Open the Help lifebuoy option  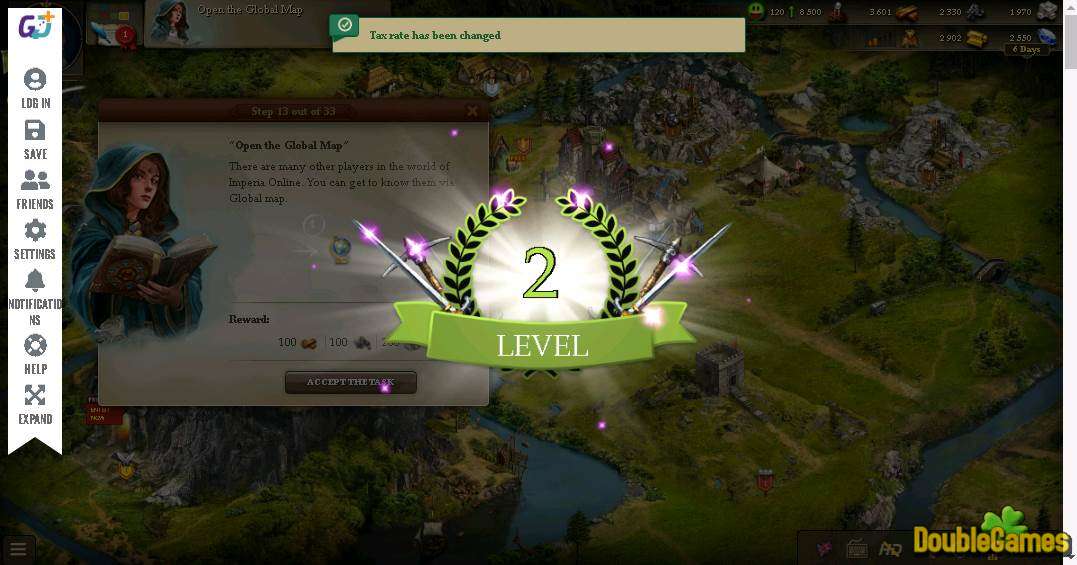pos(35,354)
